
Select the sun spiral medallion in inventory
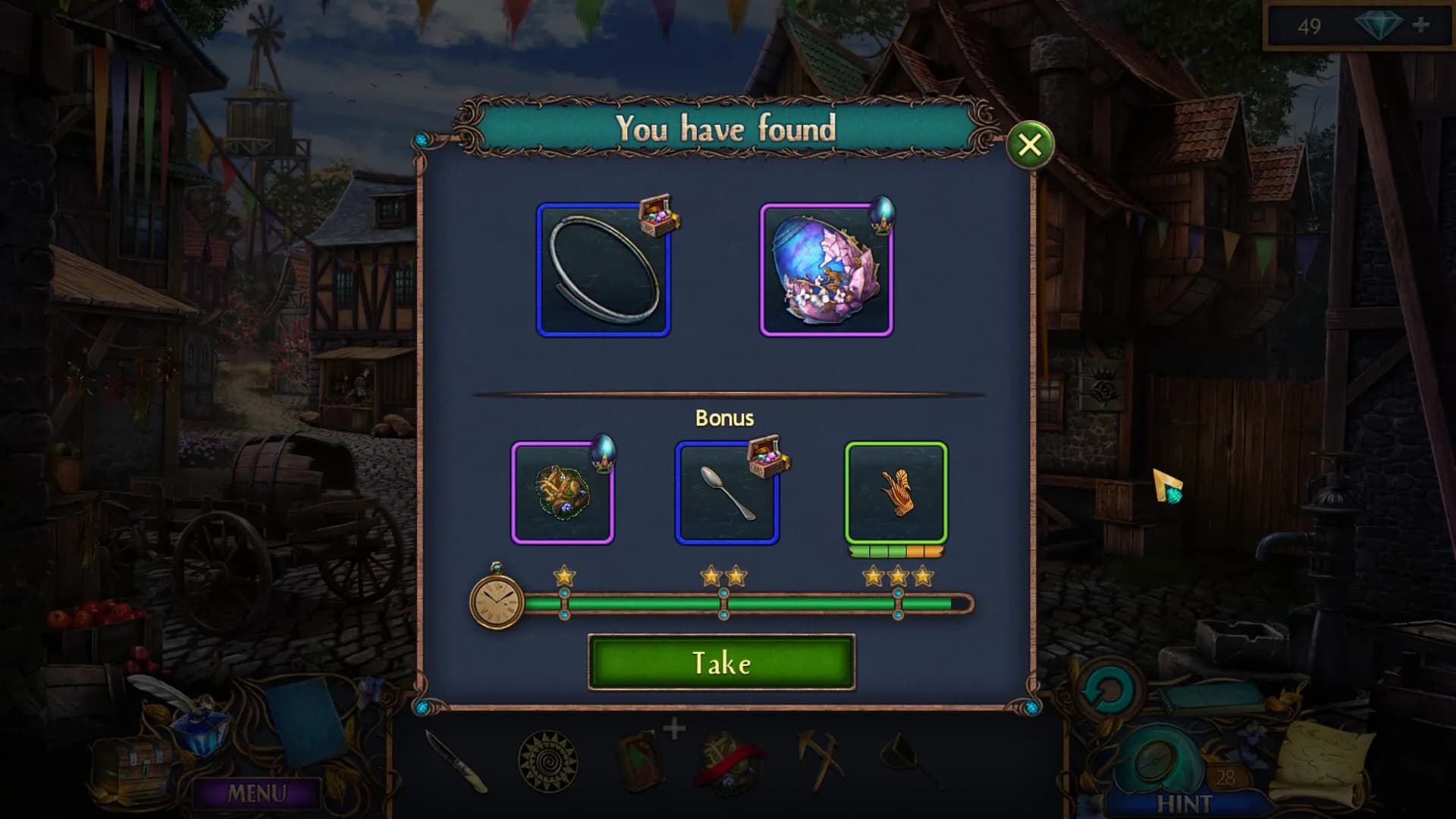point(548,761)
